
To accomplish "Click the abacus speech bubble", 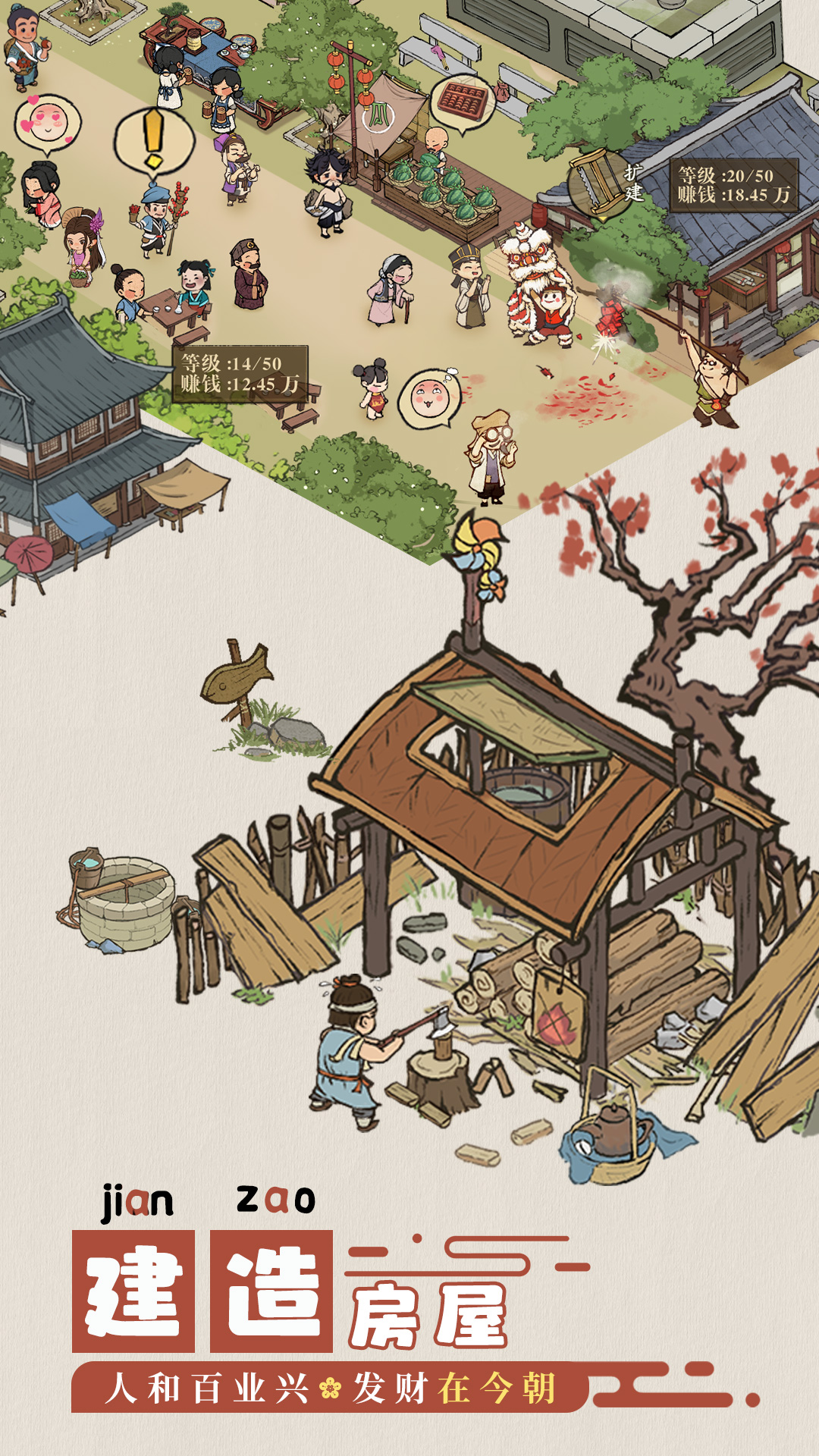I will pyautogui.click(x=462, y=101).
